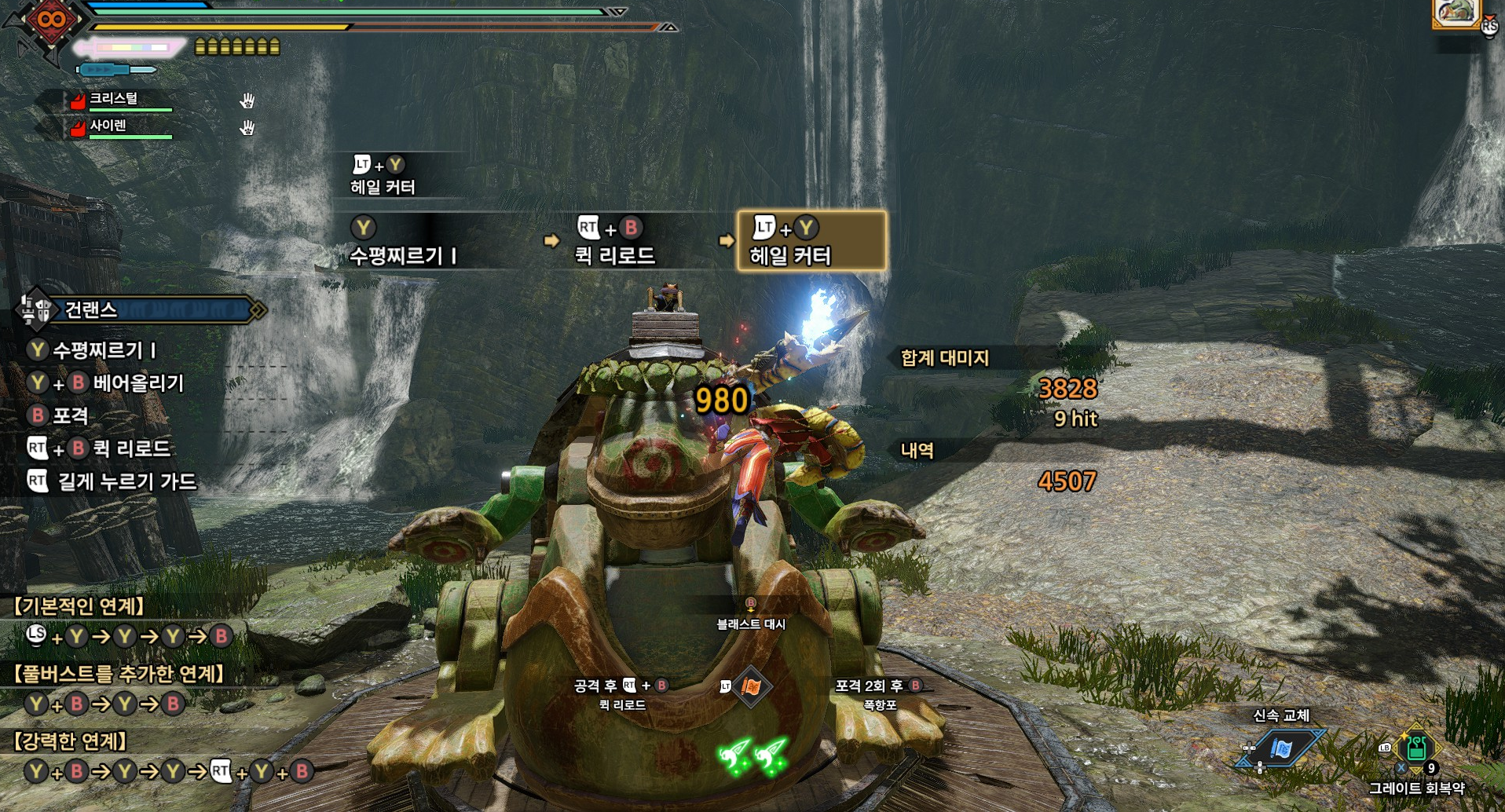Select the Great Potion item icon
The image size is (1505, 812).
point(1416,748)
